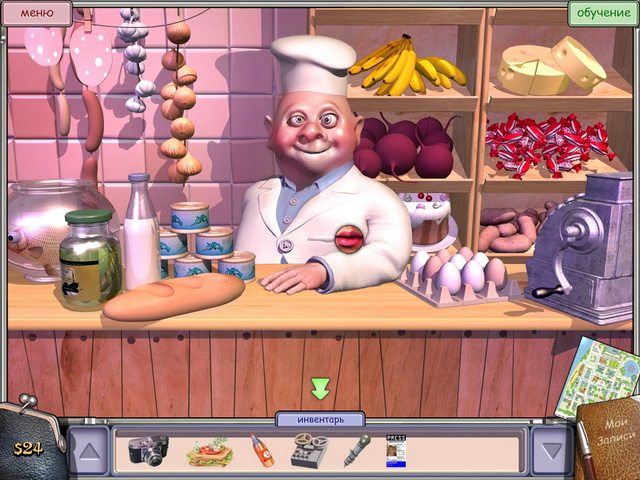Open the обучение tutorial button
This screenshot has height=480, width=640.
pyautogui.click(x=602, y=13)
